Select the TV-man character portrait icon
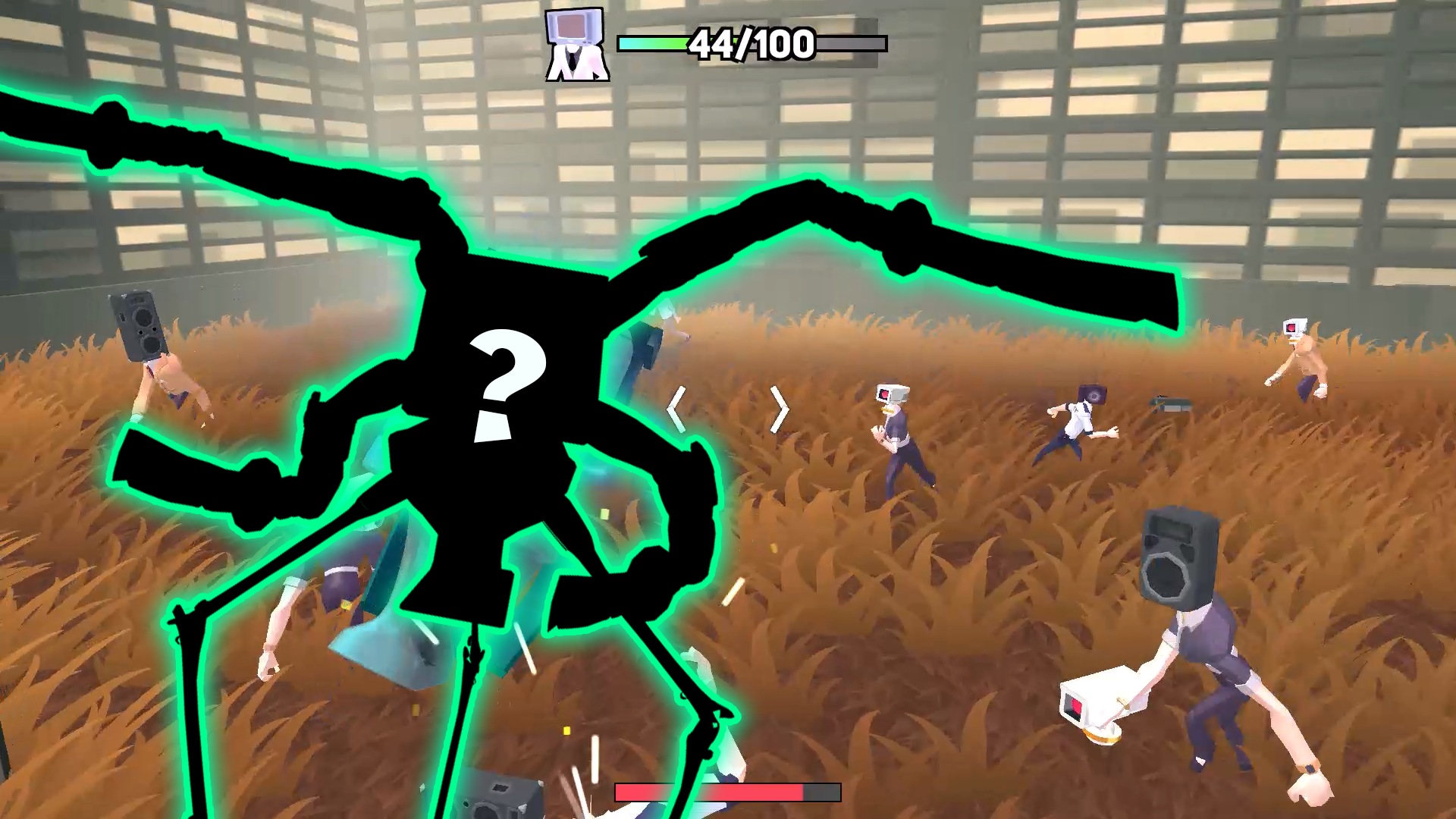The image size is (1456, 819). [576, 42]
